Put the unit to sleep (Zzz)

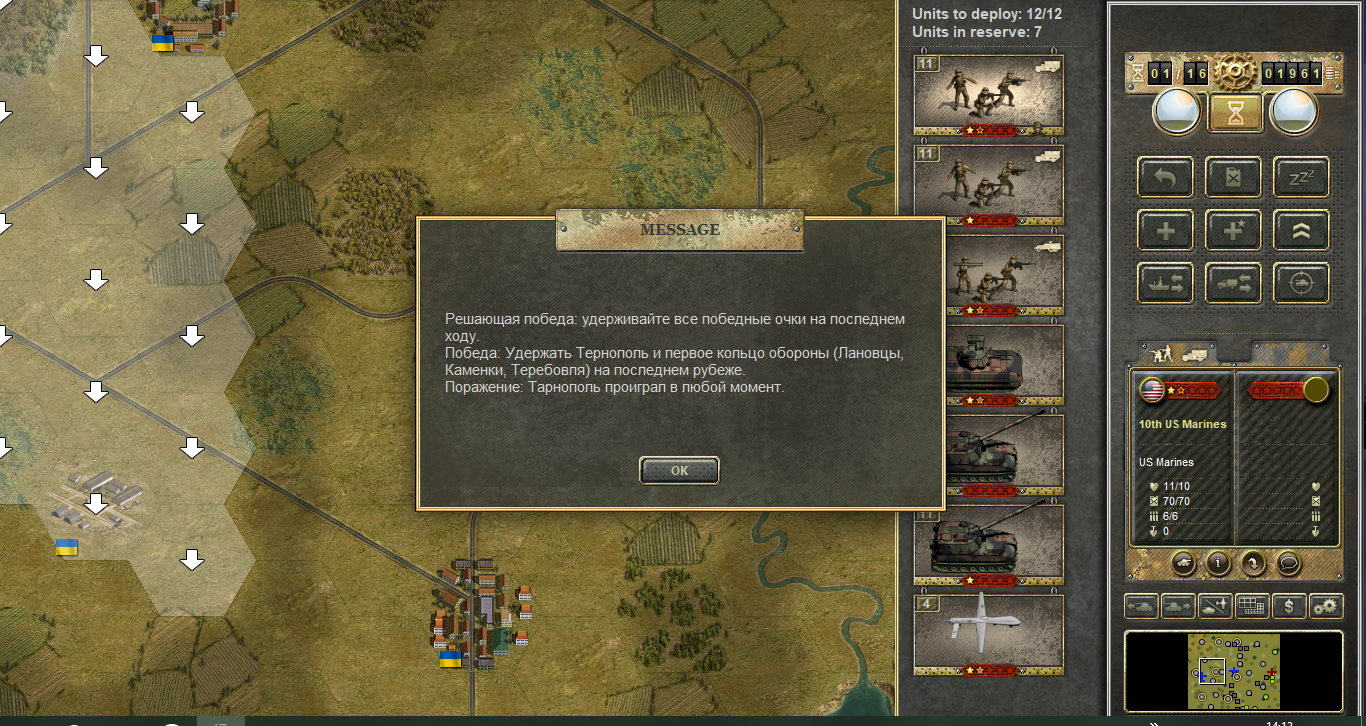[x=1301, y=177]
